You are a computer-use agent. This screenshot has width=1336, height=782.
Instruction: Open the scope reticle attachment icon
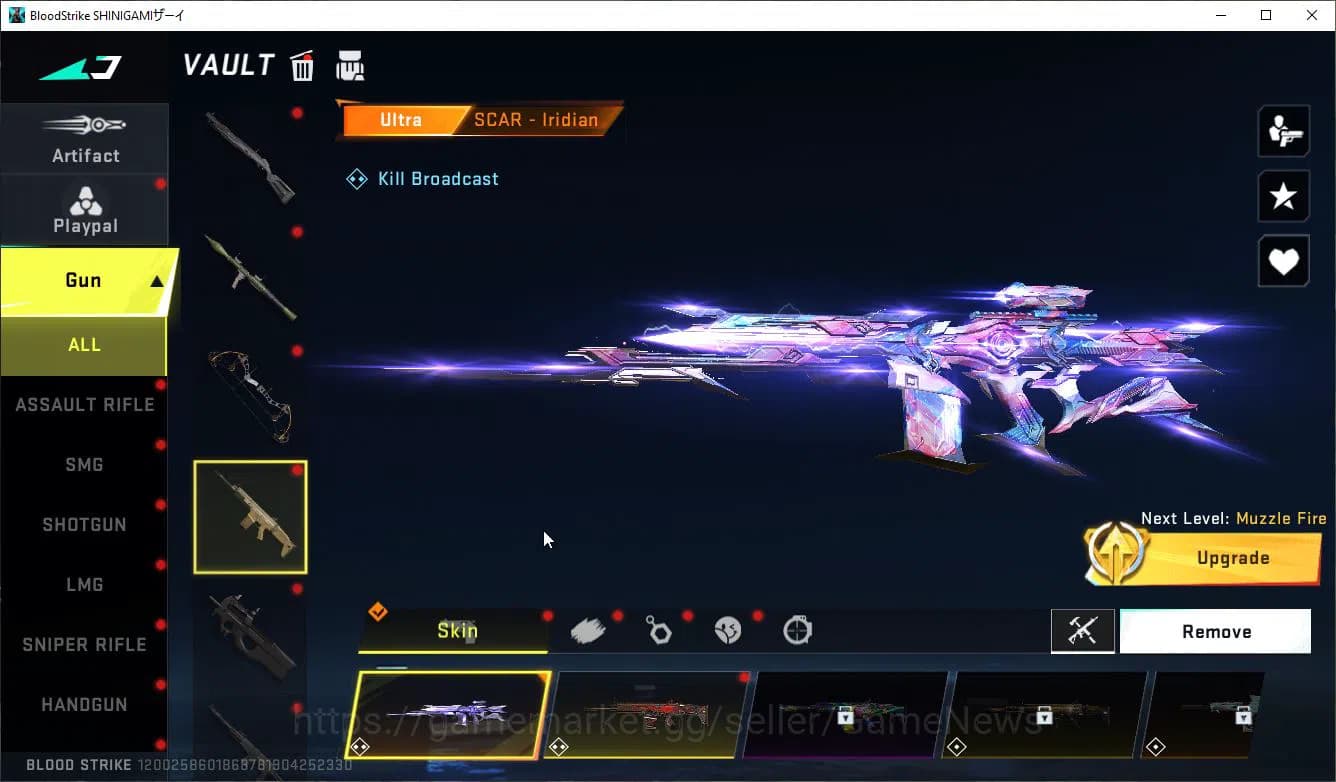tap(797, 629)
